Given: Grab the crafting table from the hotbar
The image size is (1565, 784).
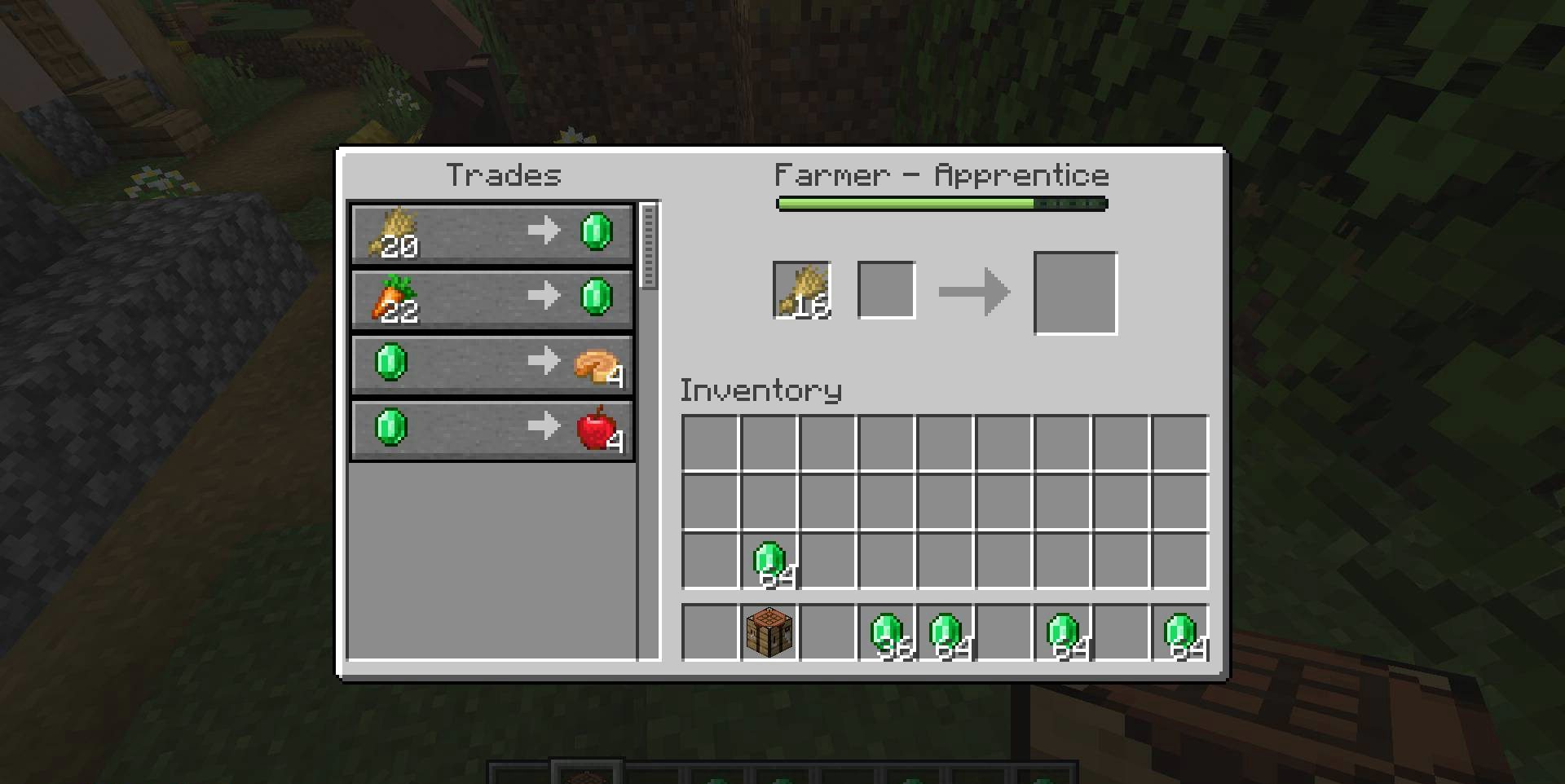Looking at the screenshot, I should (769, 632).
